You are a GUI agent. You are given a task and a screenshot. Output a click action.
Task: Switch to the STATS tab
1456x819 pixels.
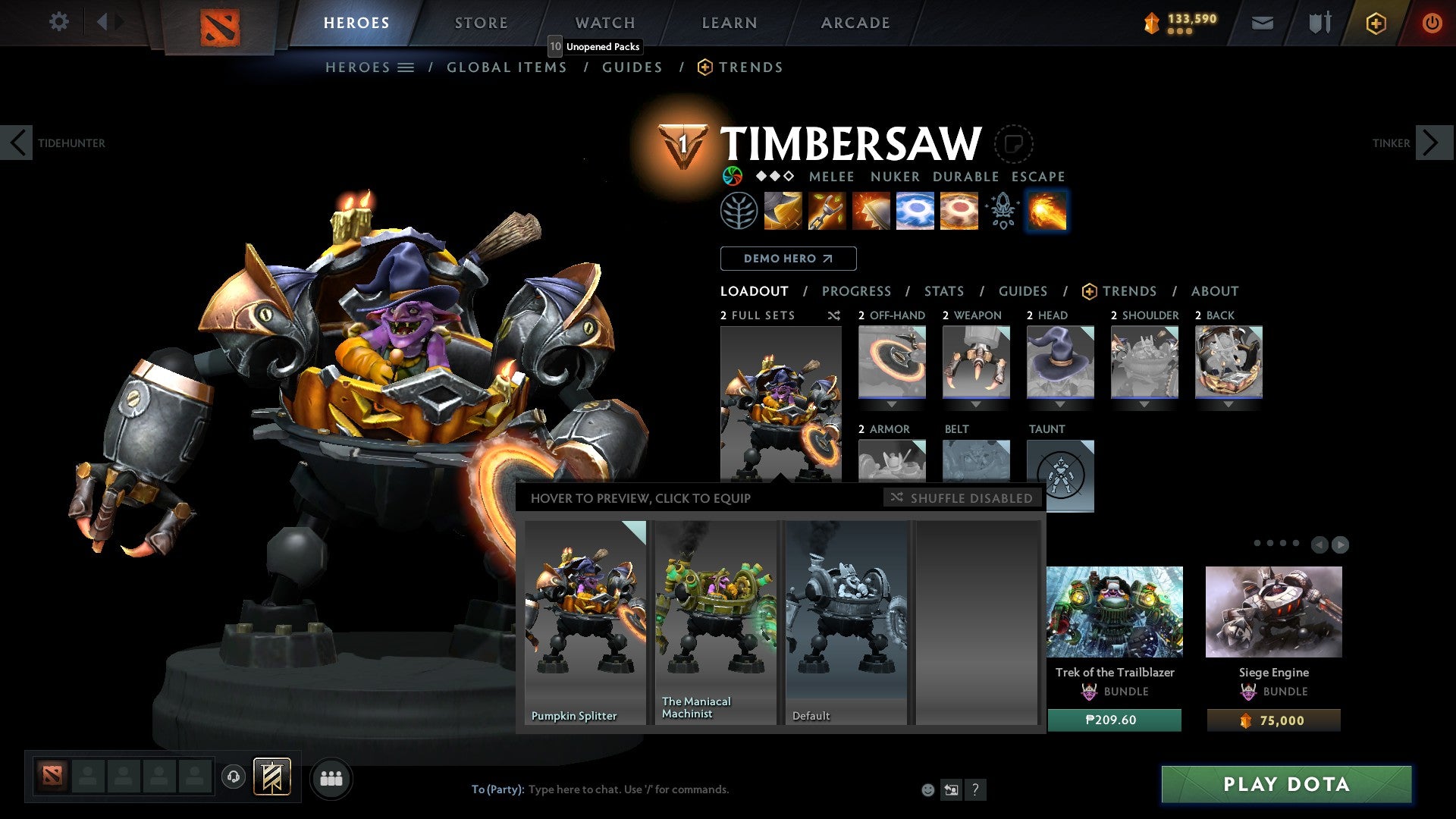pos(943,291)
